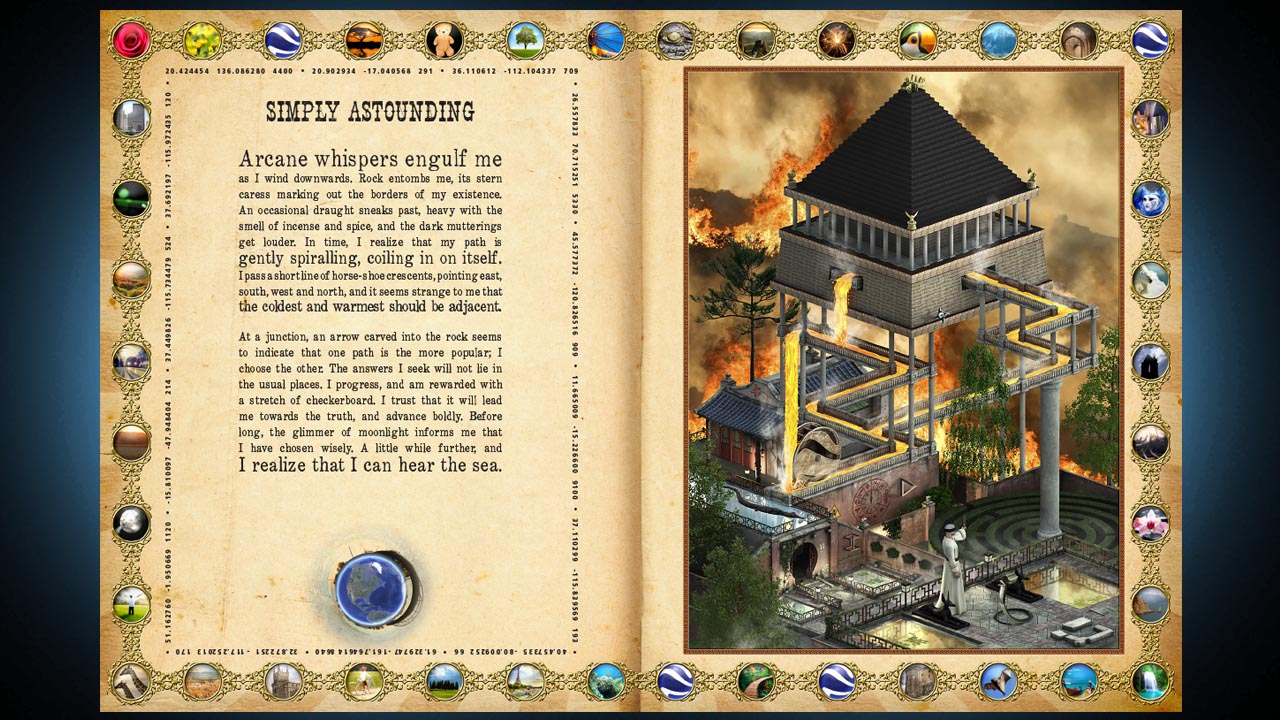The image size is (1280, 720).
Task: Click the green tree medallion
Action: [x=527, y=40]
